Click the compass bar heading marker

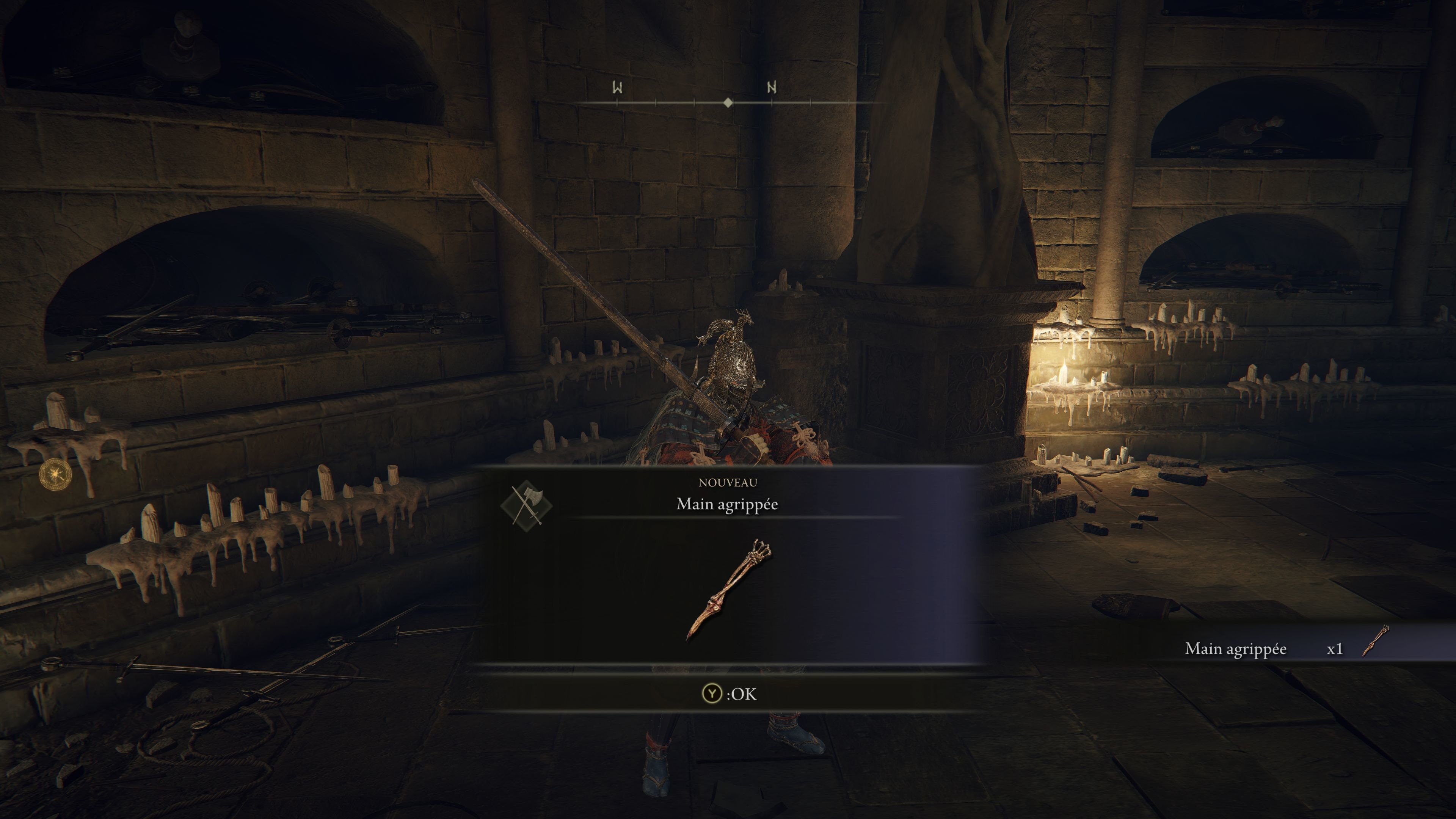[x=728, y=103]
